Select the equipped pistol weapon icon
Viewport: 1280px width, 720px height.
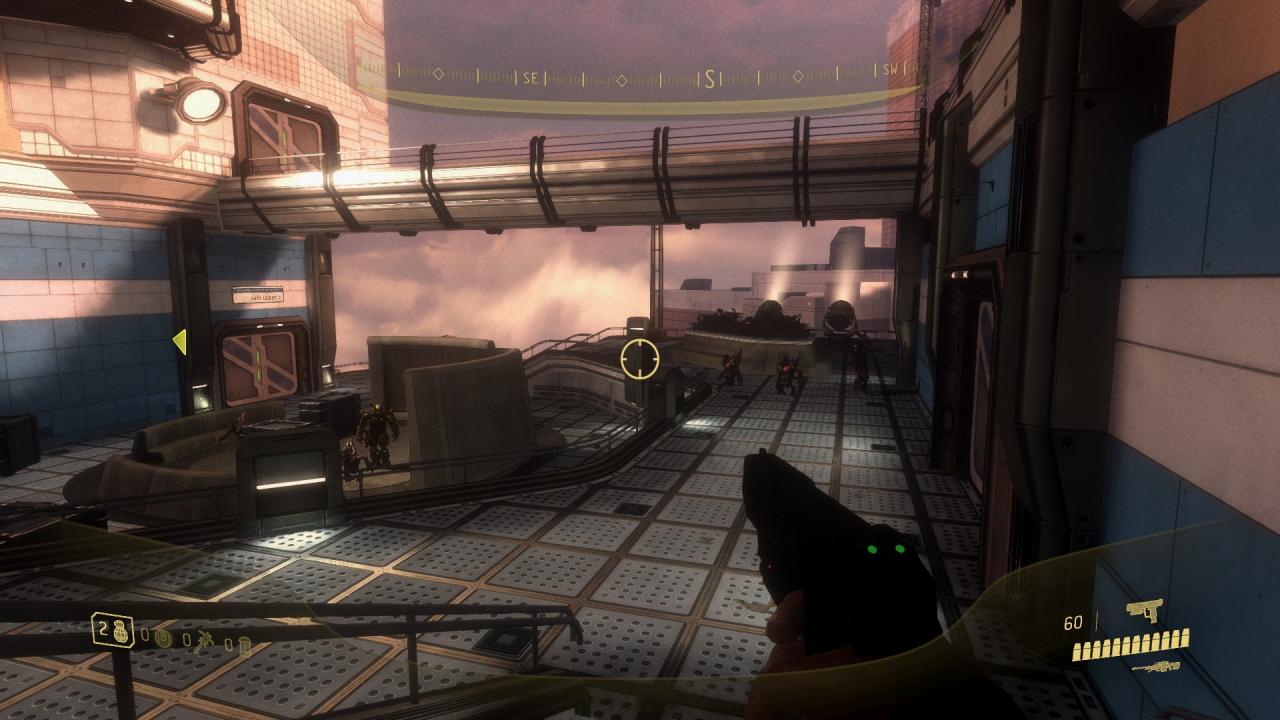click(1144, 610)
